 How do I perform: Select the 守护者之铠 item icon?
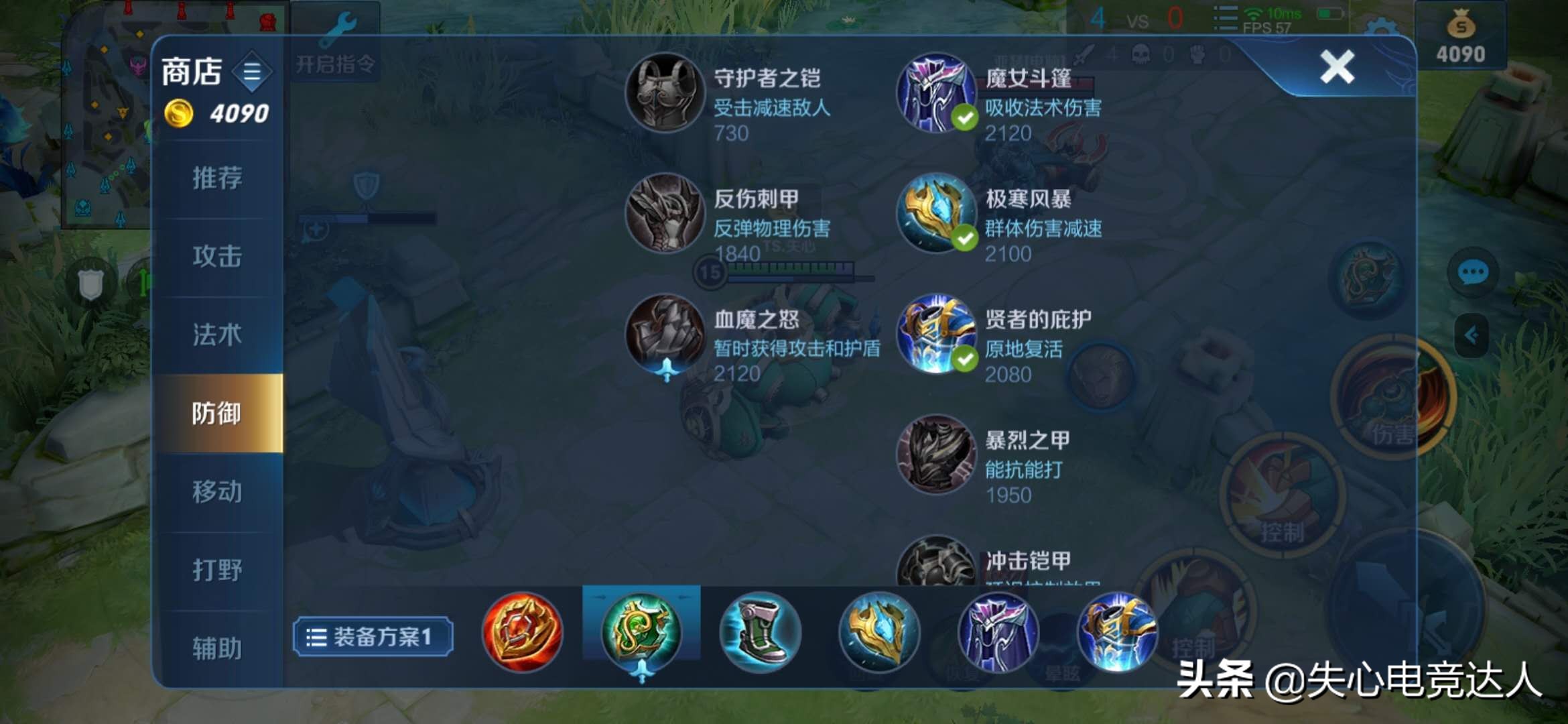[663, 94]
